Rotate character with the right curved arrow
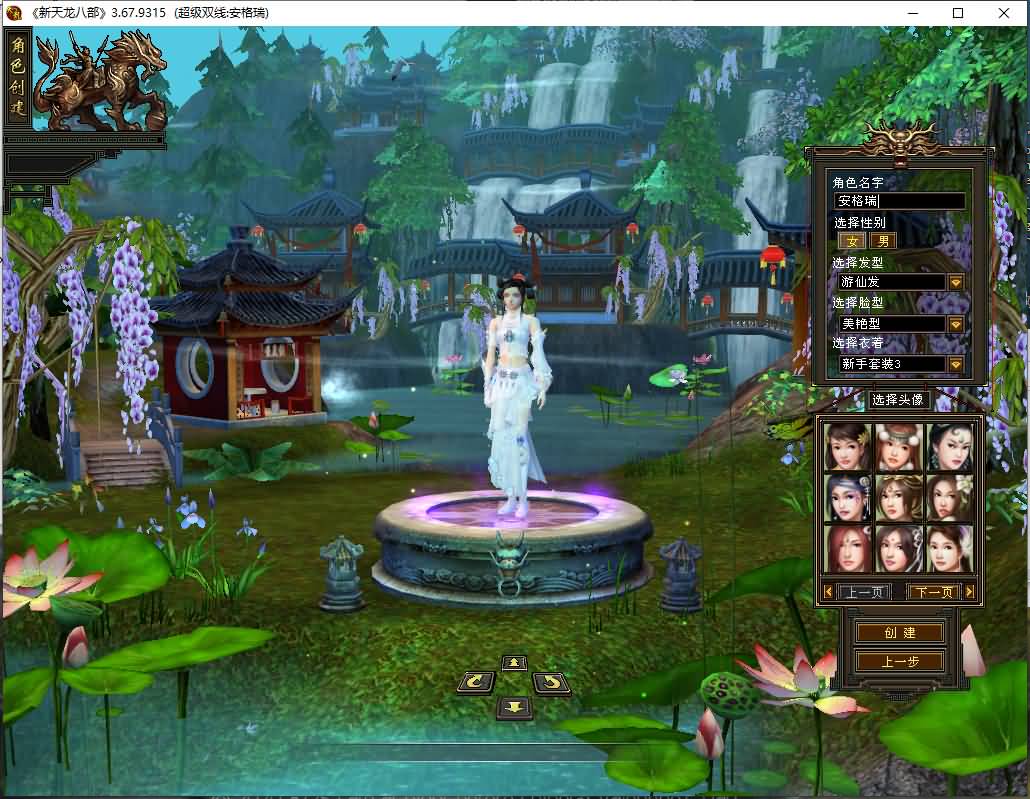The width and height of the screenshot is (1030, 799). 551,683
